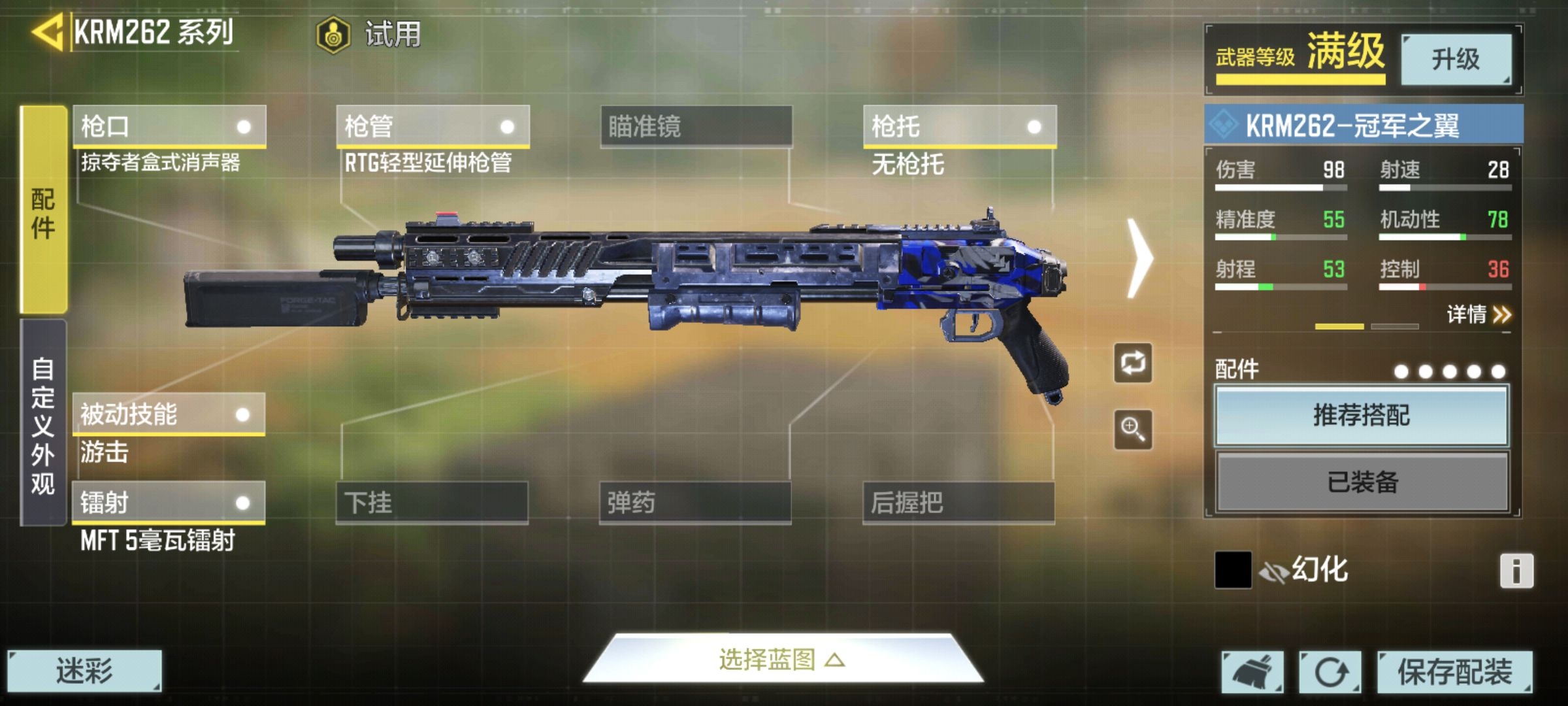Select the empty 下挂 underbarrel slot
Viewport: 1568px width, 706px height.
(432, 503)
